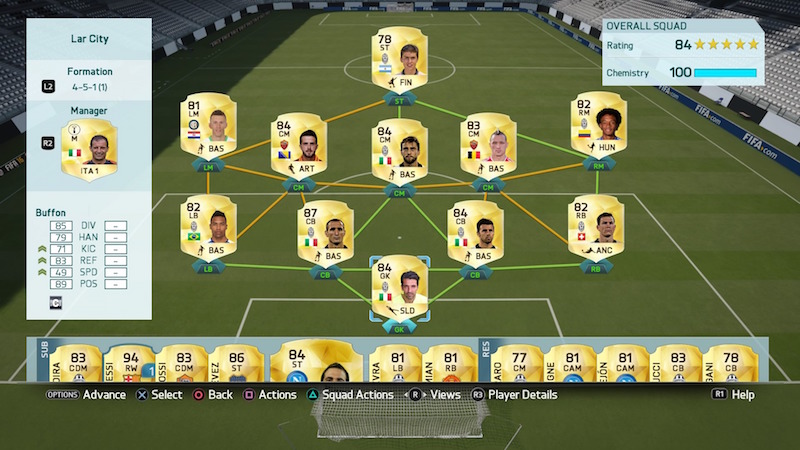Select the 81-rated LB substitute card
This screenshot has width=800, height=450.
point(395,365)
